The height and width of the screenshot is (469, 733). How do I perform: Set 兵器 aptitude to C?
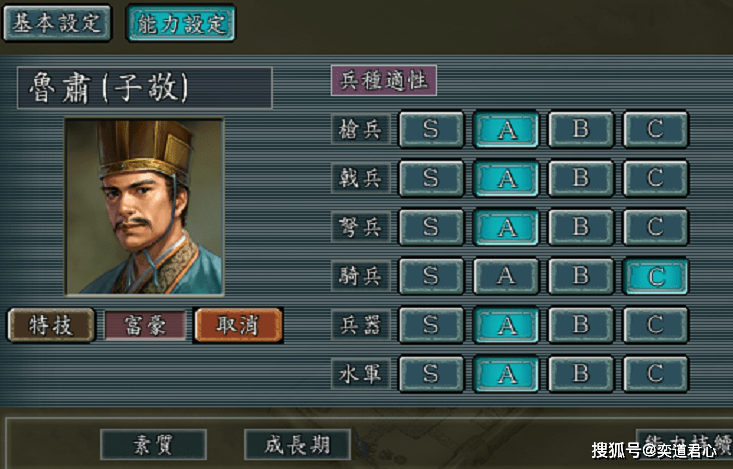point(656,325)
